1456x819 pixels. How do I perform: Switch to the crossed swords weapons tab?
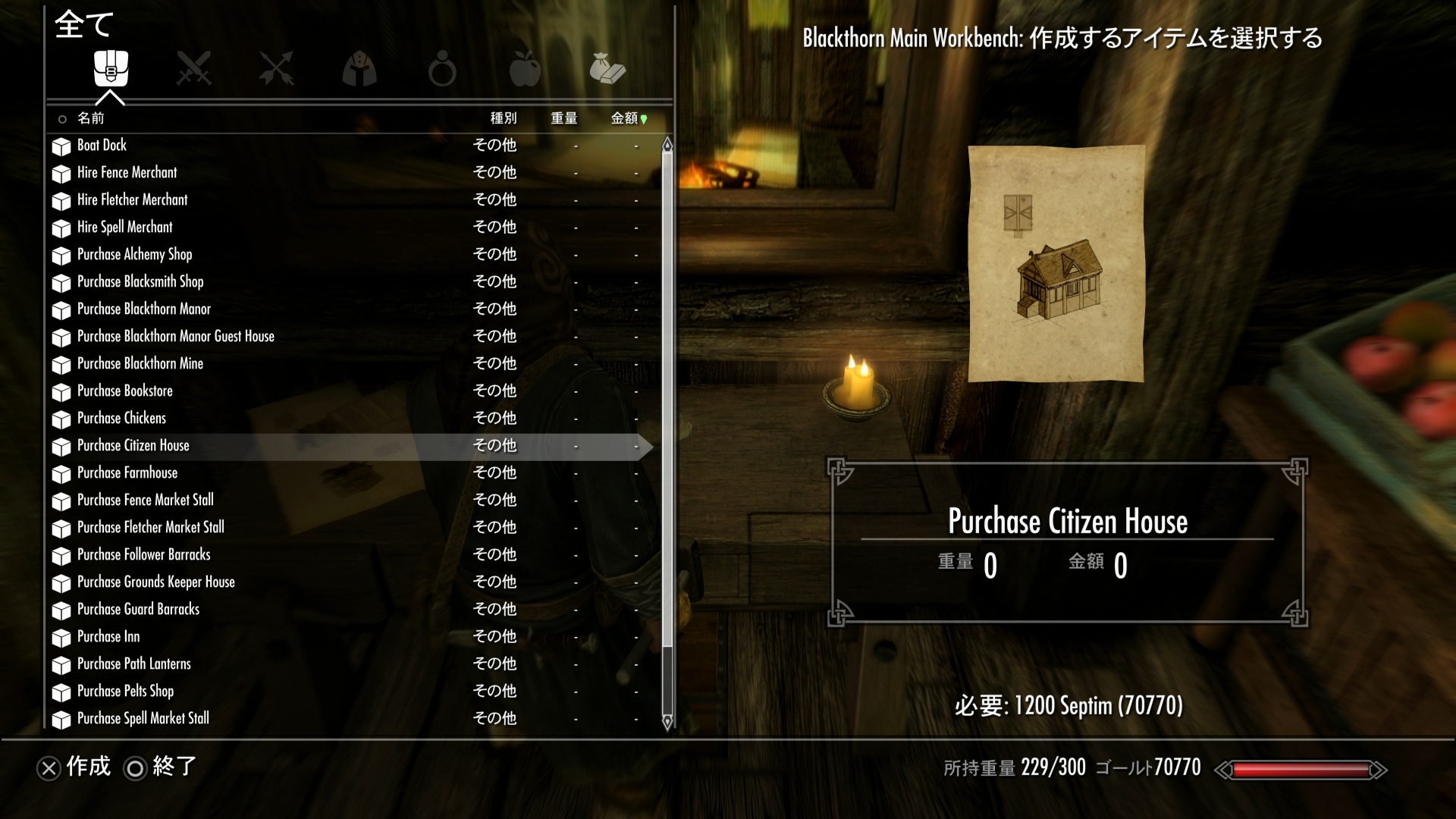pos(193,68)
